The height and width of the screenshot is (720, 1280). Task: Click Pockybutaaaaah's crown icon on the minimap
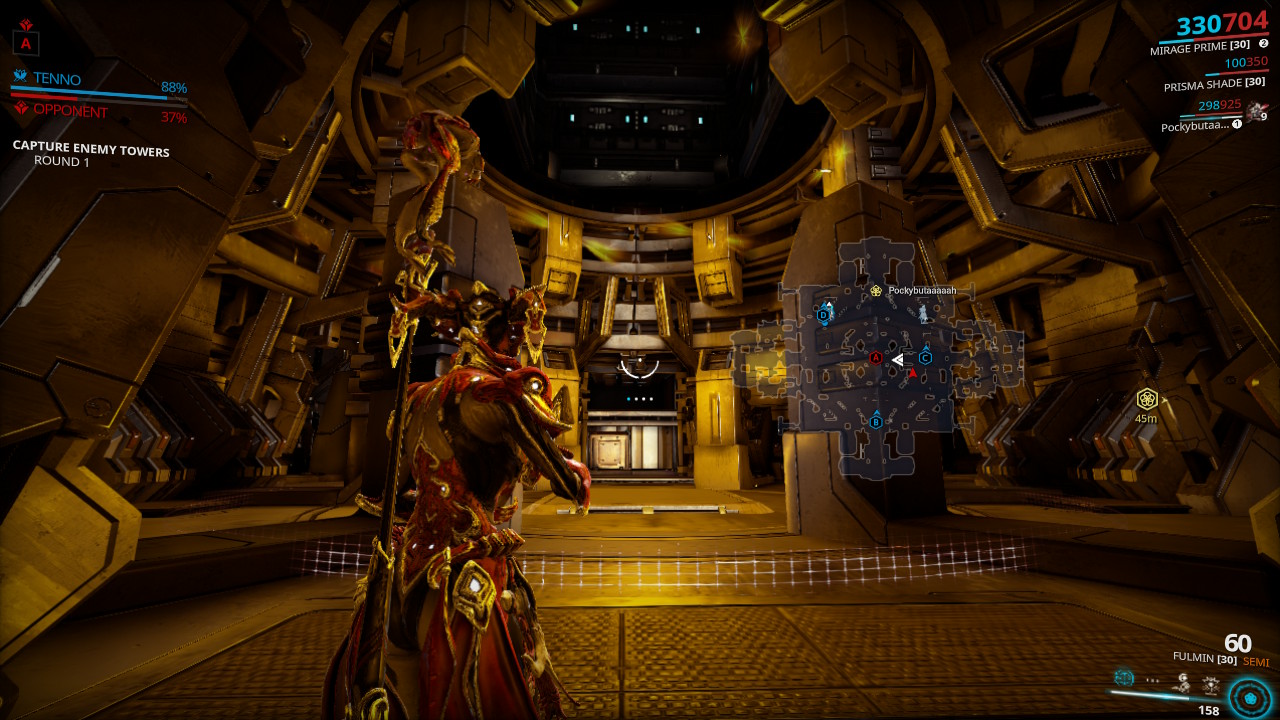click(x=877, y=290)
